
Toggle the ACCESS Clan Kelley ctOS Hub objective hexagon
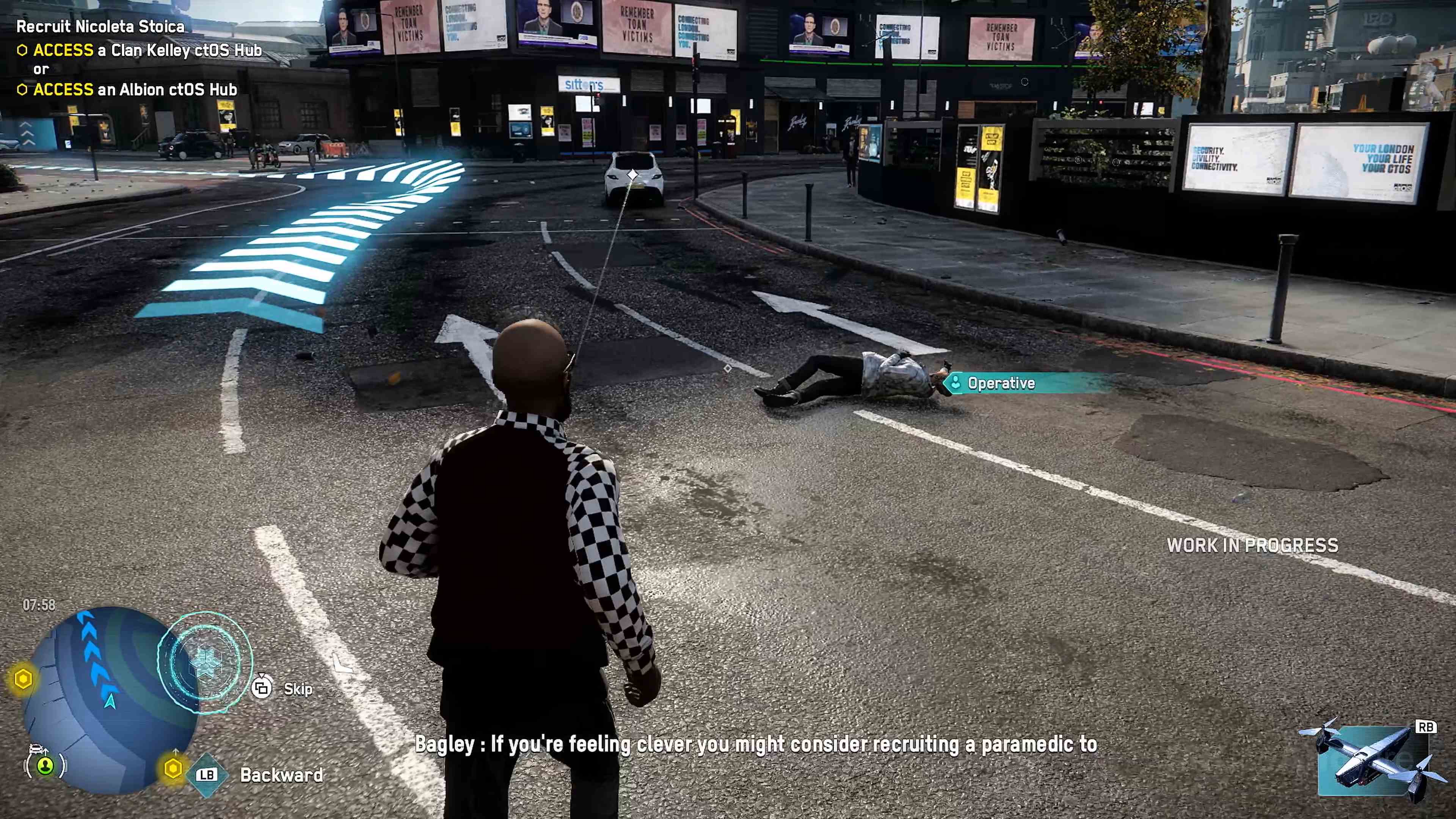coord(24,50)
